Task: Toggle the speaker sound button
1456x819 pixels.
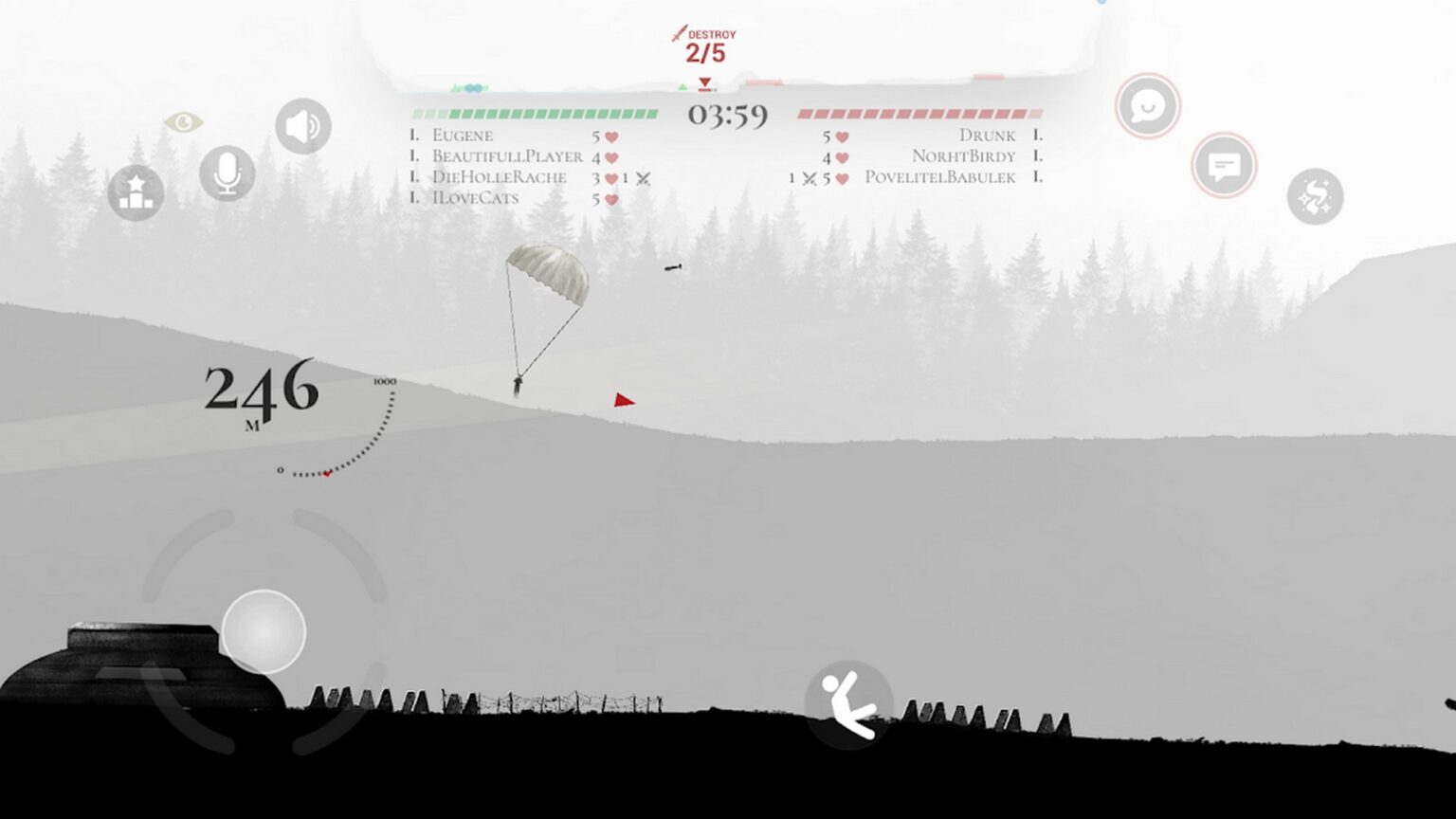Action: [x=303, y=126]
